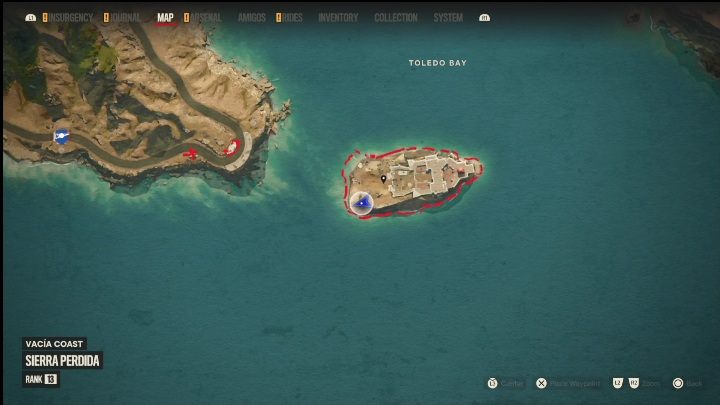Switch to the Collection tab
Image resolution: width=720 pixels, height=405 pixels.
(x=396, y=18)
